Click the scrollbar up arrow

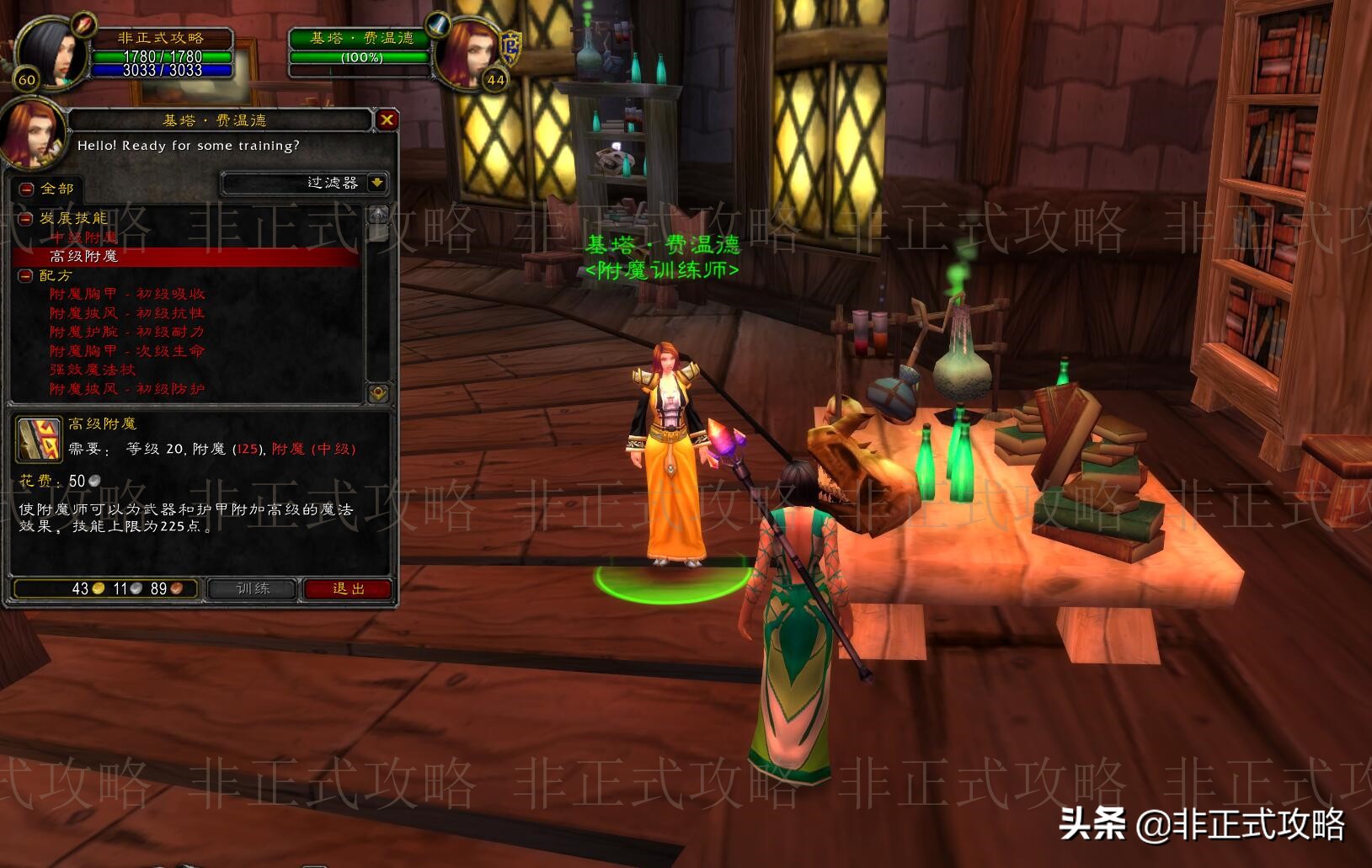(x=377, y=216)
